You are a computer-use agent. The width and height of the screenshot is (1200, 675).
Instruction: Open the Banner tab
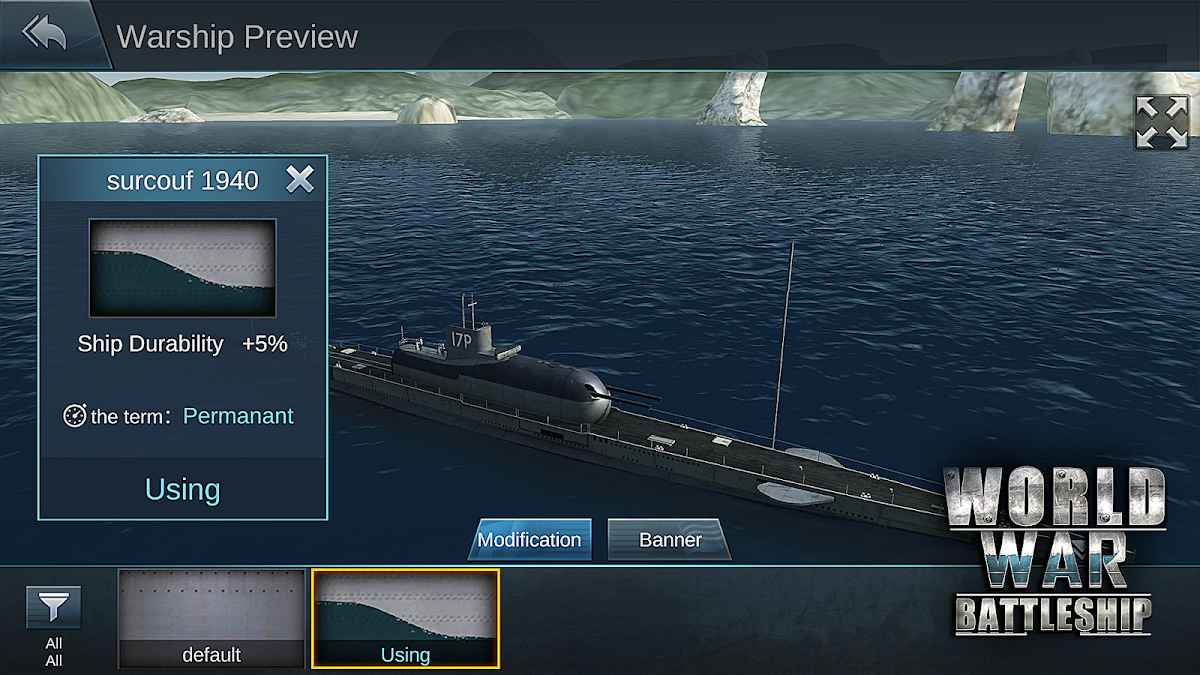point(670,540)
